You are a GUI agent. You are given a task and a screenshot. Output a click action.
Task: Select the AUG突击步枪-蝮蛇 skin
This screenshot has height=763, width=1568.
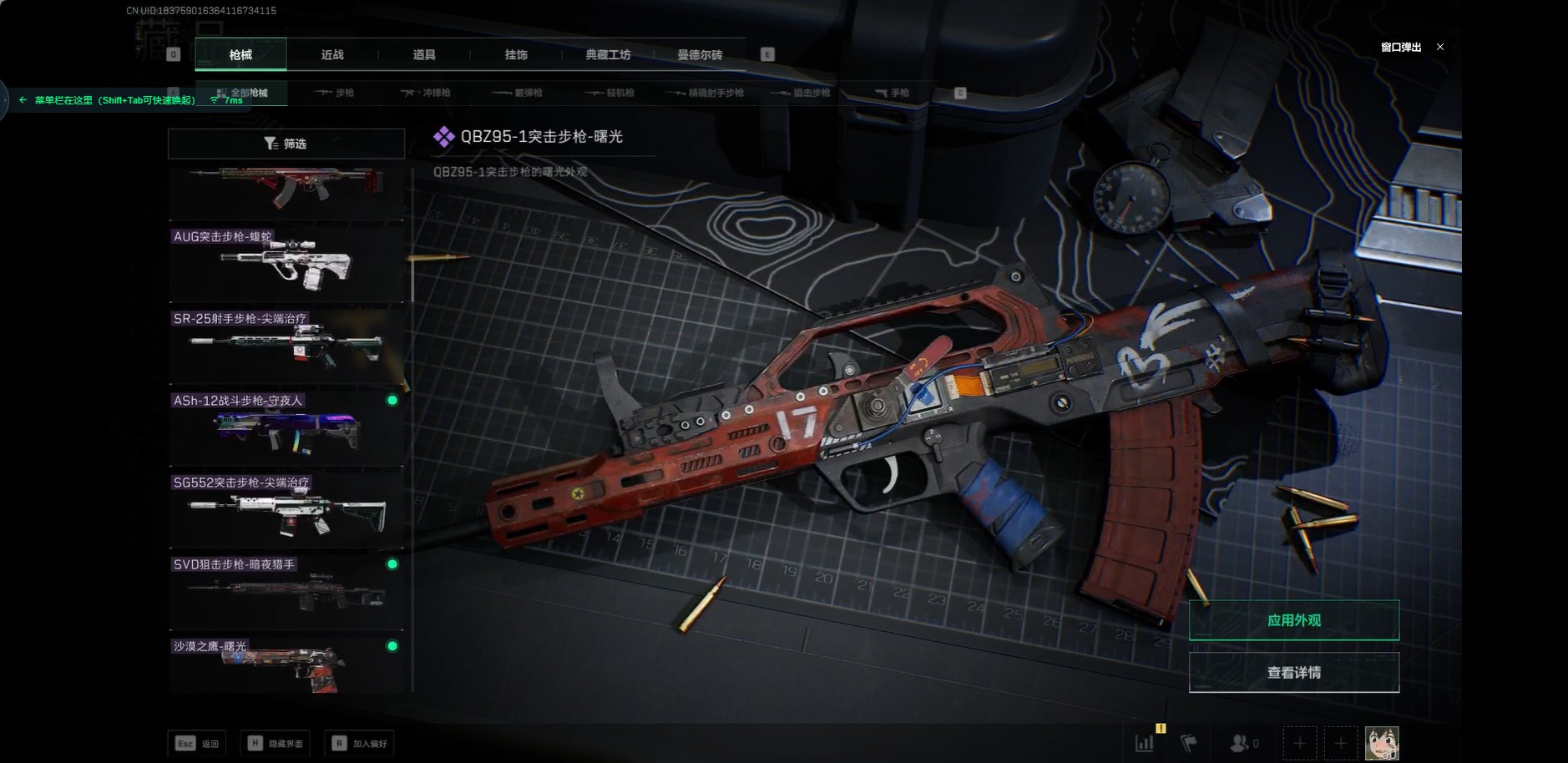click(286, 264)
